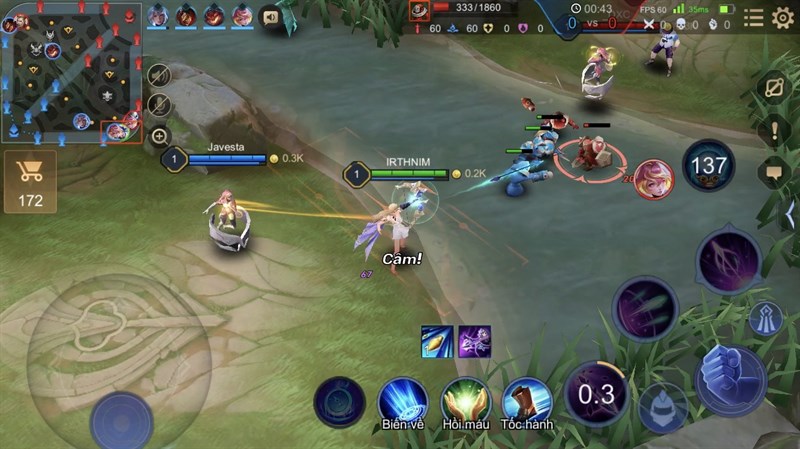The height and width of the screenshot is (449, 800).
Task: Cast the skill showing 137 cooldown
Action: click(x=709, y=165)
